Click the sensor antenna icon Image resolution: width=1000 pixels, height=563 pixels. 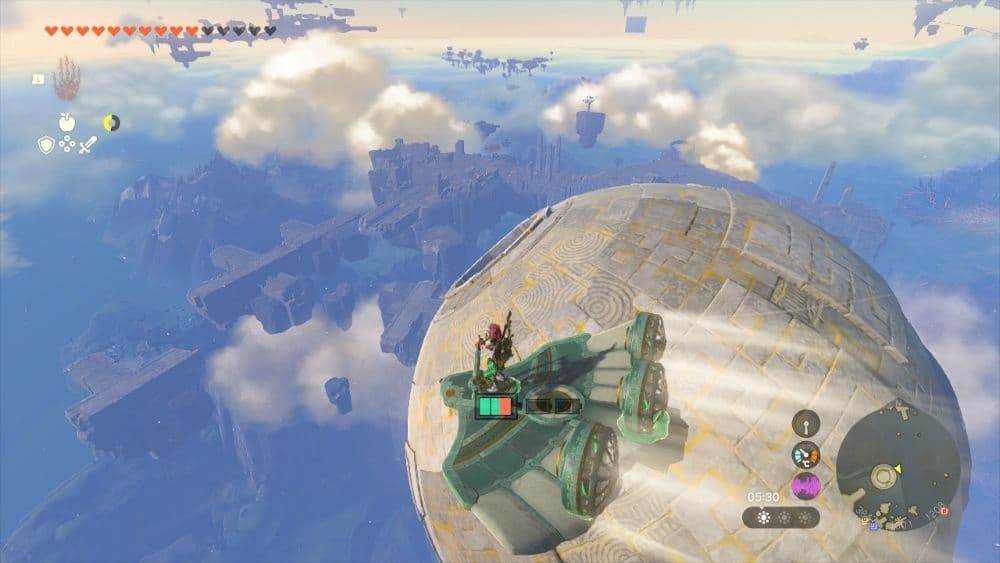pos(806,423)
